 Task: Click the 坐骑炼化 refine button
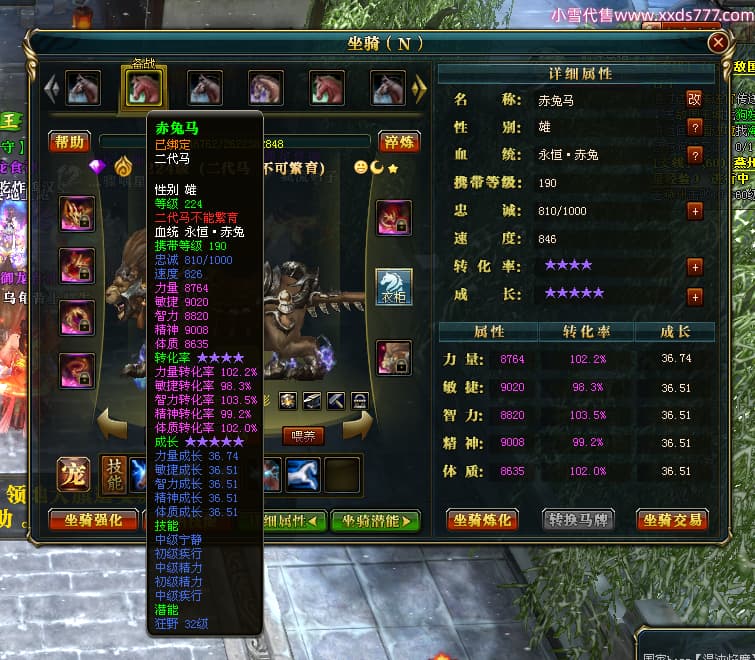point(481,520)
